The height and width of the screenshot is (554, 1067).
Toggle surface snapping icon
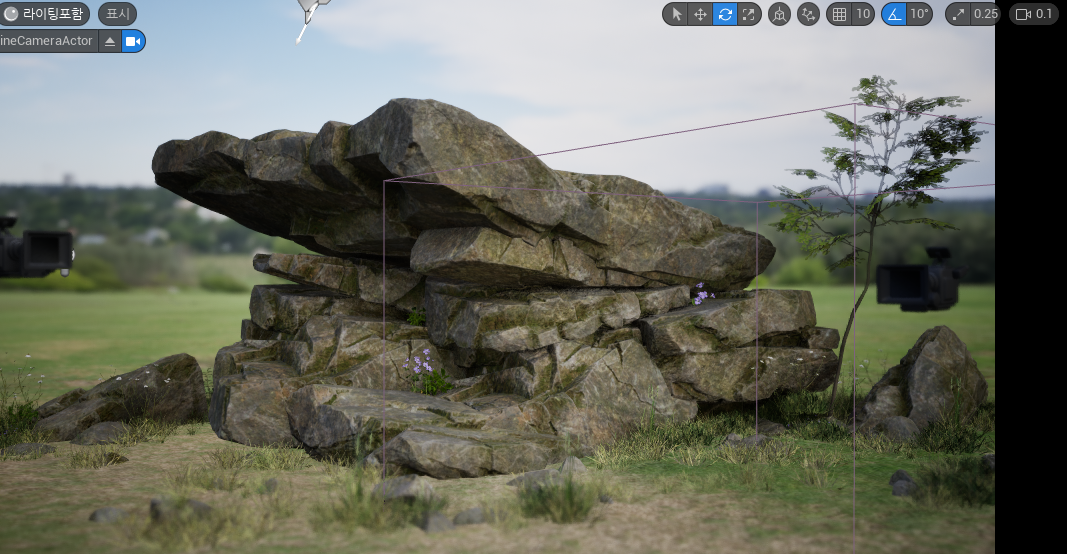click(x=808, y=14)
